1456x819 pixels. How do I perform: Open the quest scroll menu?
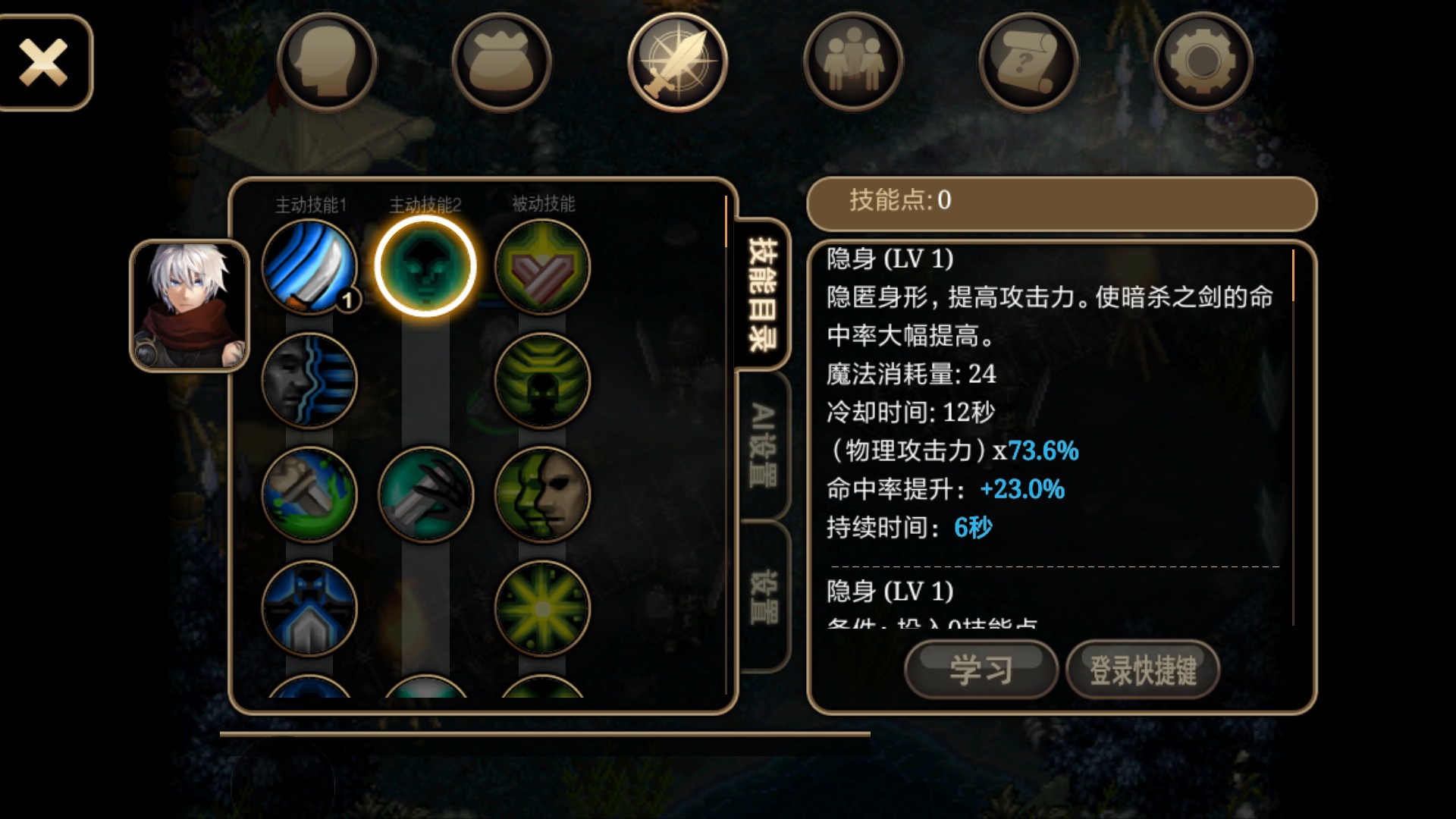1028,62
